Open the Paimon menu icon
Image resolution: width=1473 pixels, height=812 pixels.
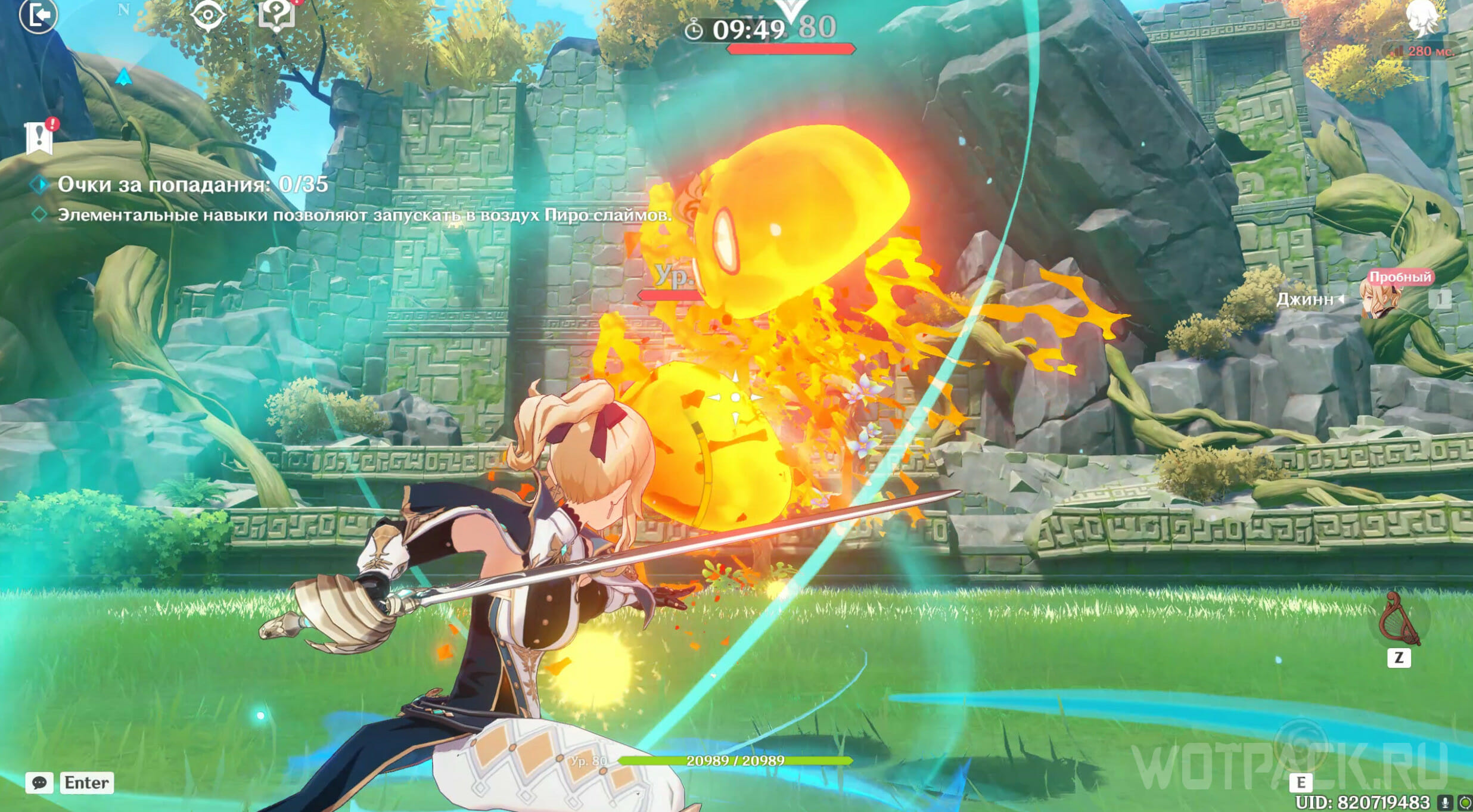pos(1424,17)
